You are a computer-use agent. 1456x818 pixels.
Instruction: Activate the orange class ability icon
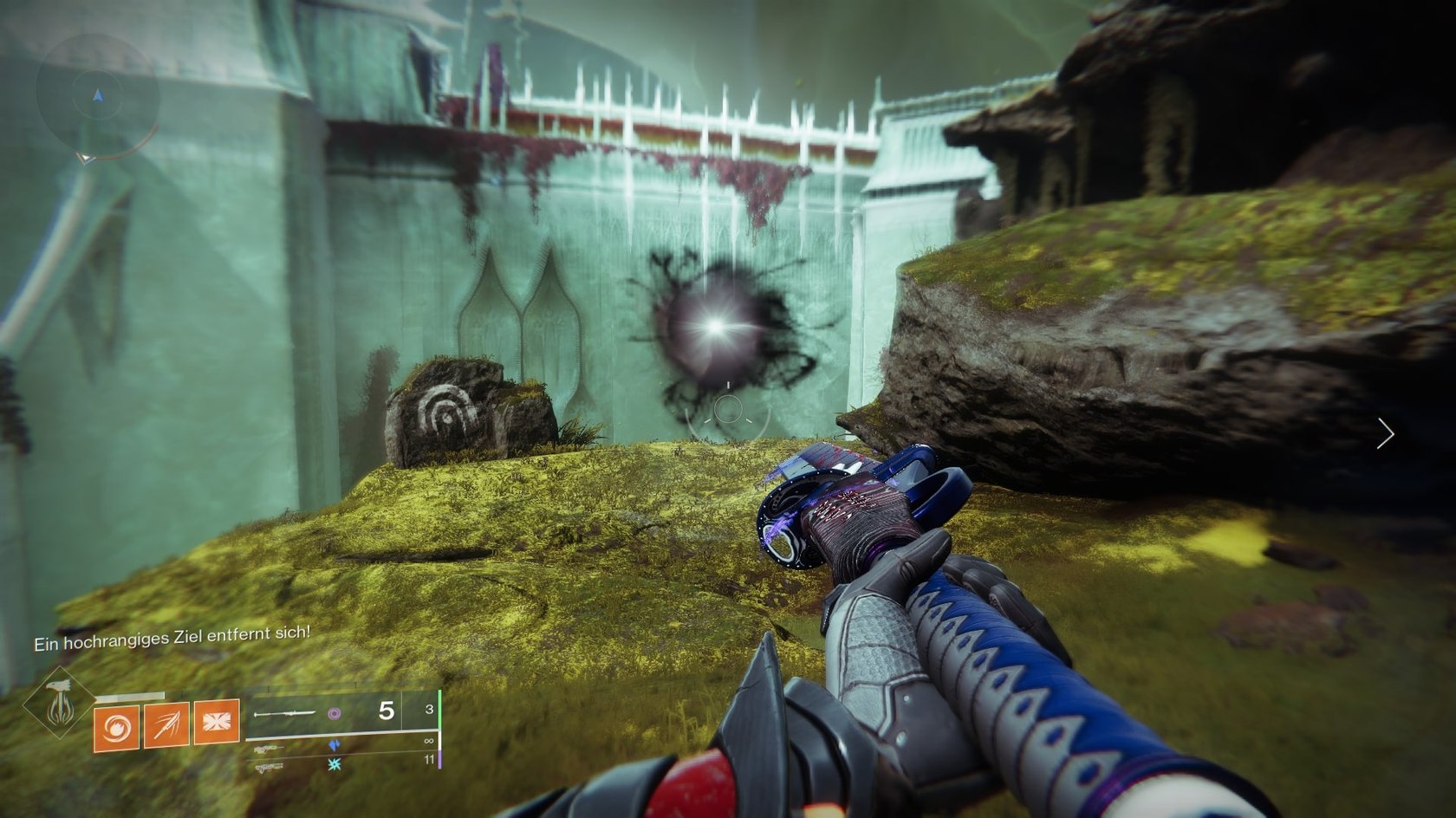tap(217, 721)
